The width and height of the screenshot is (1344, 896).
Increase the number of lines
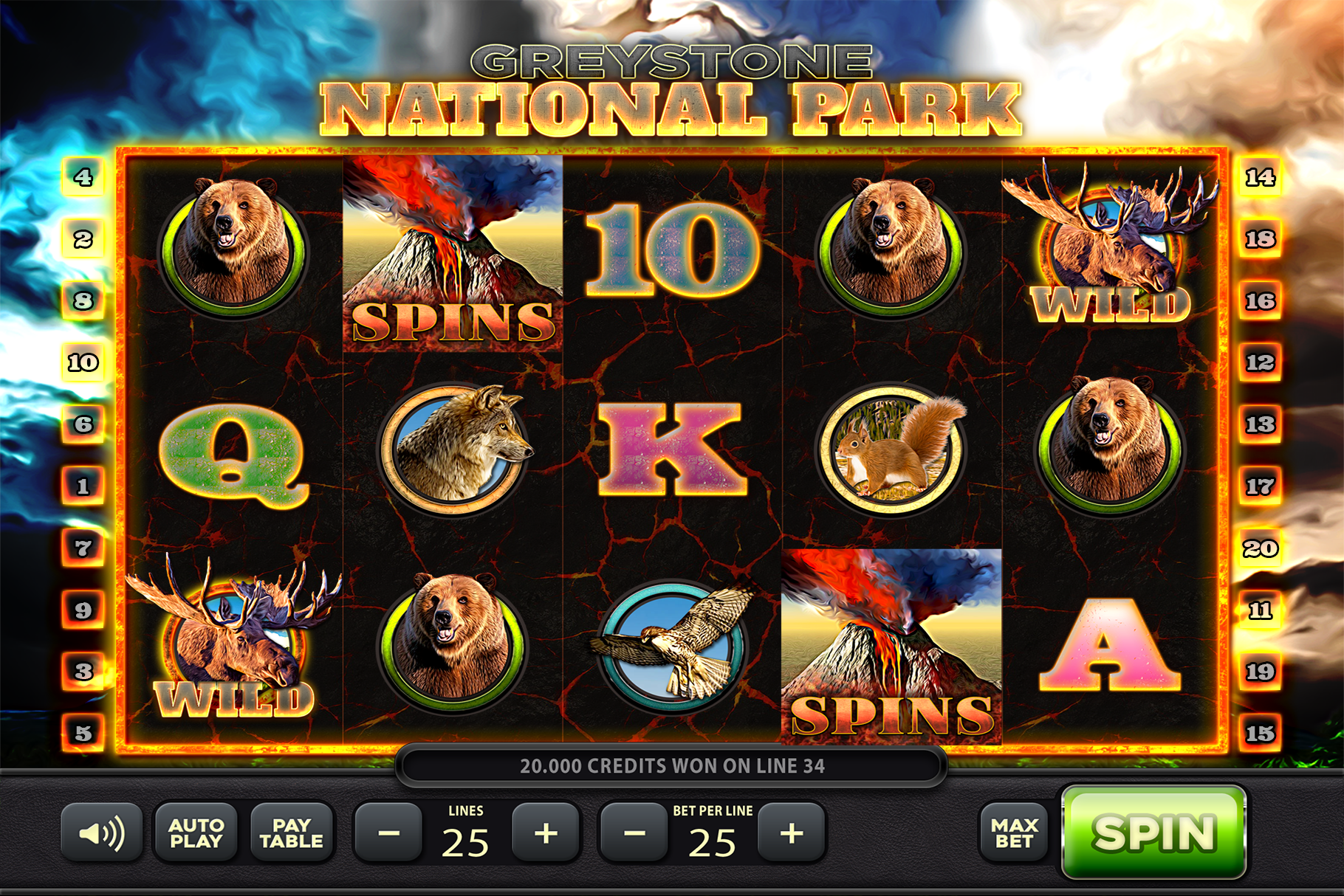546,833
